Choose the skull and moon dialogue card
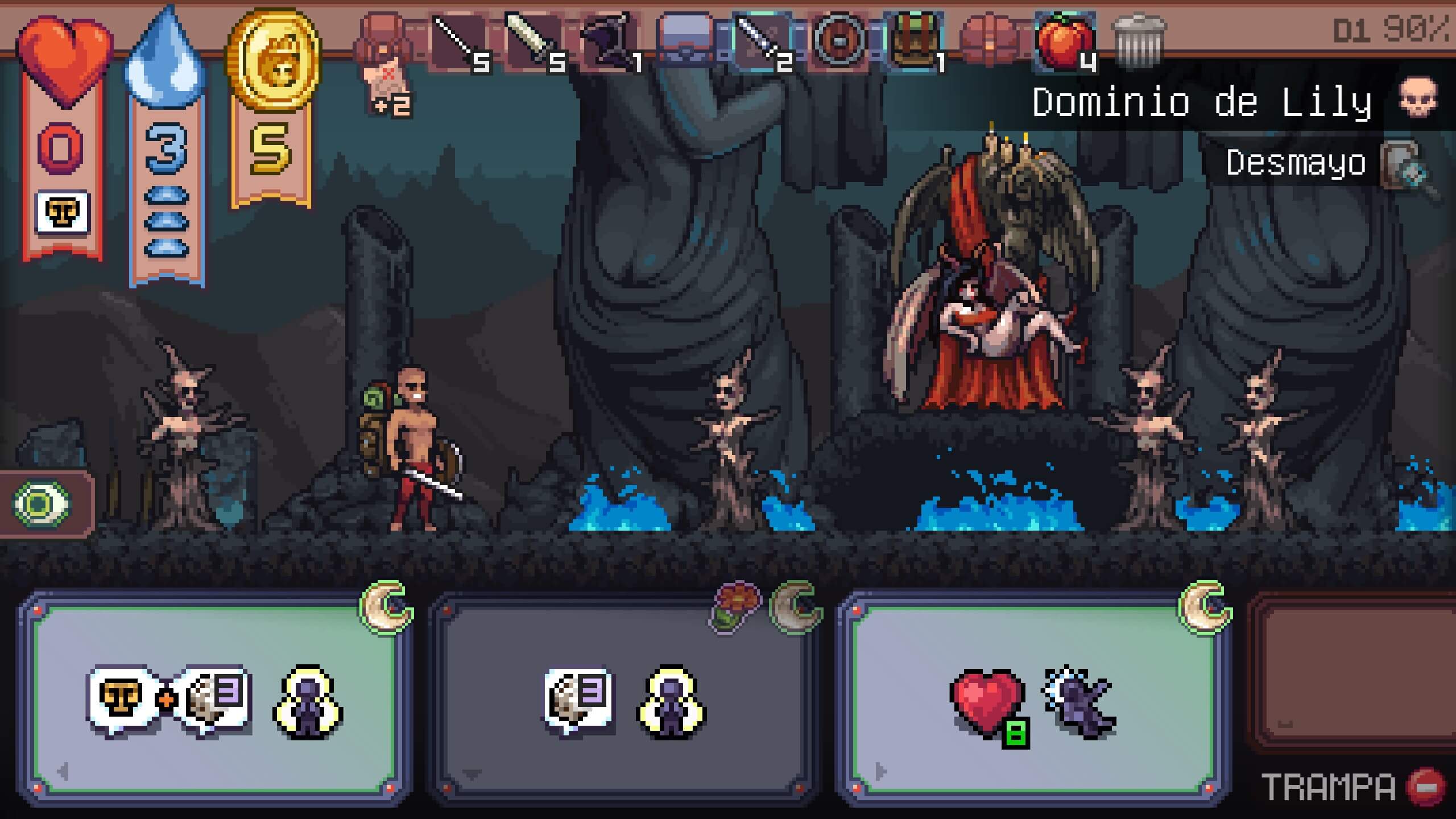The width and height of the screenshot is (1456, 819). [214, 700]
